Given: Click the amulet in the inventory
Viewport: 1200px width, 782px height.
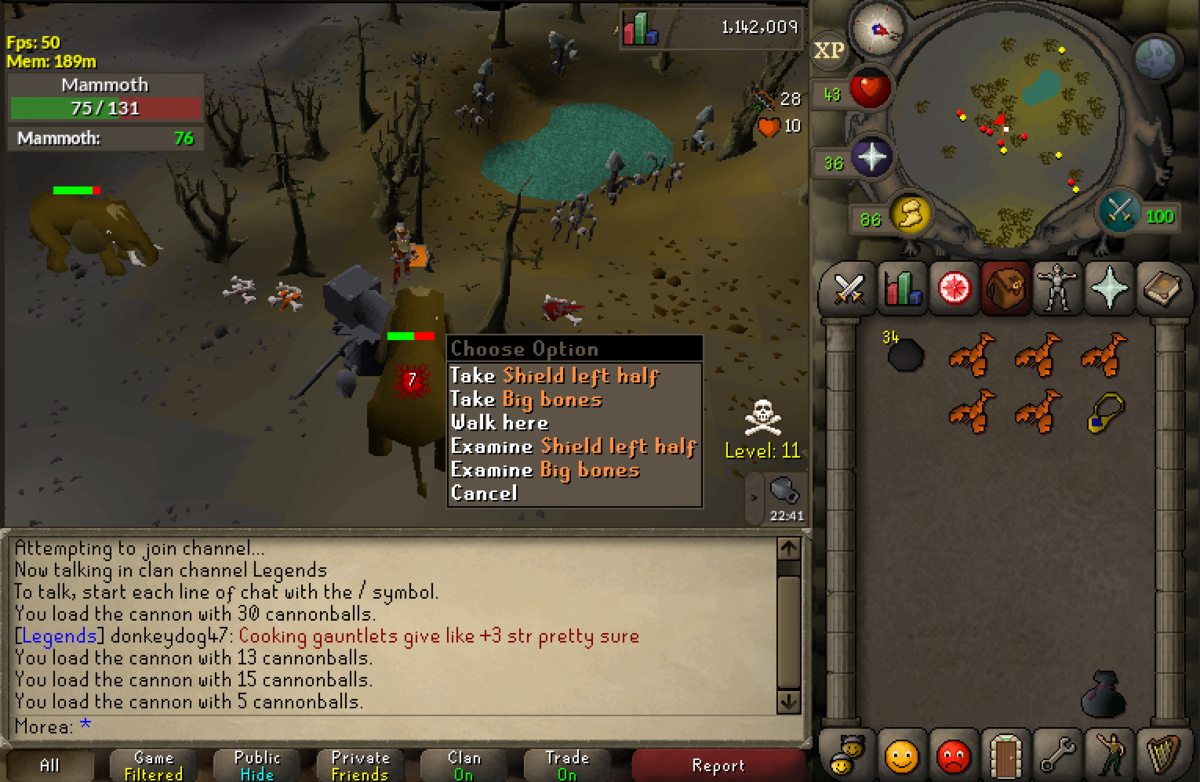Looking at the screenshot, I should [x=1105, y=412].
